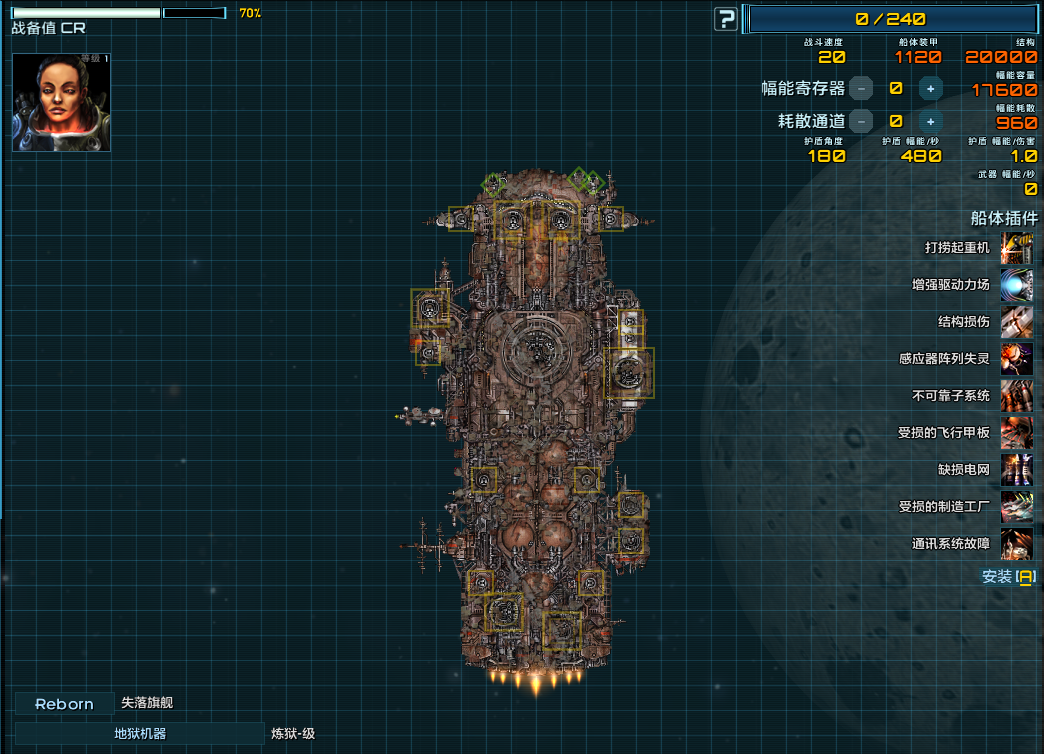This screenshot has height=754, width=1044.
Task: Select the officer portrait
Action: click(x=61, y=102)
